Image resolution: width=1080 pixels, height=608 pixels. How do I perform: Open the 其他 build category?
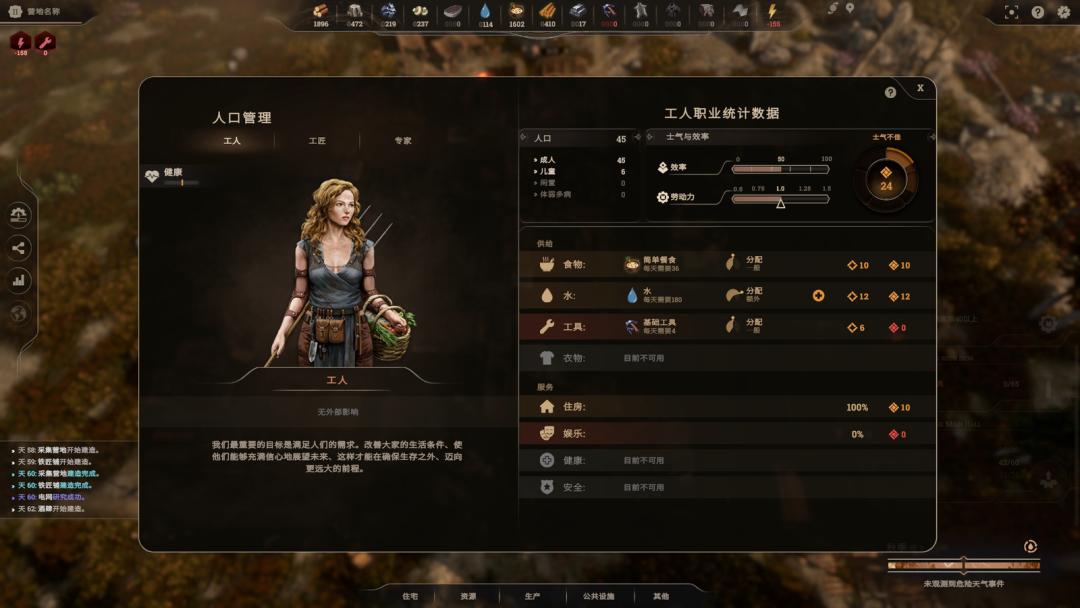click(661, 596)
